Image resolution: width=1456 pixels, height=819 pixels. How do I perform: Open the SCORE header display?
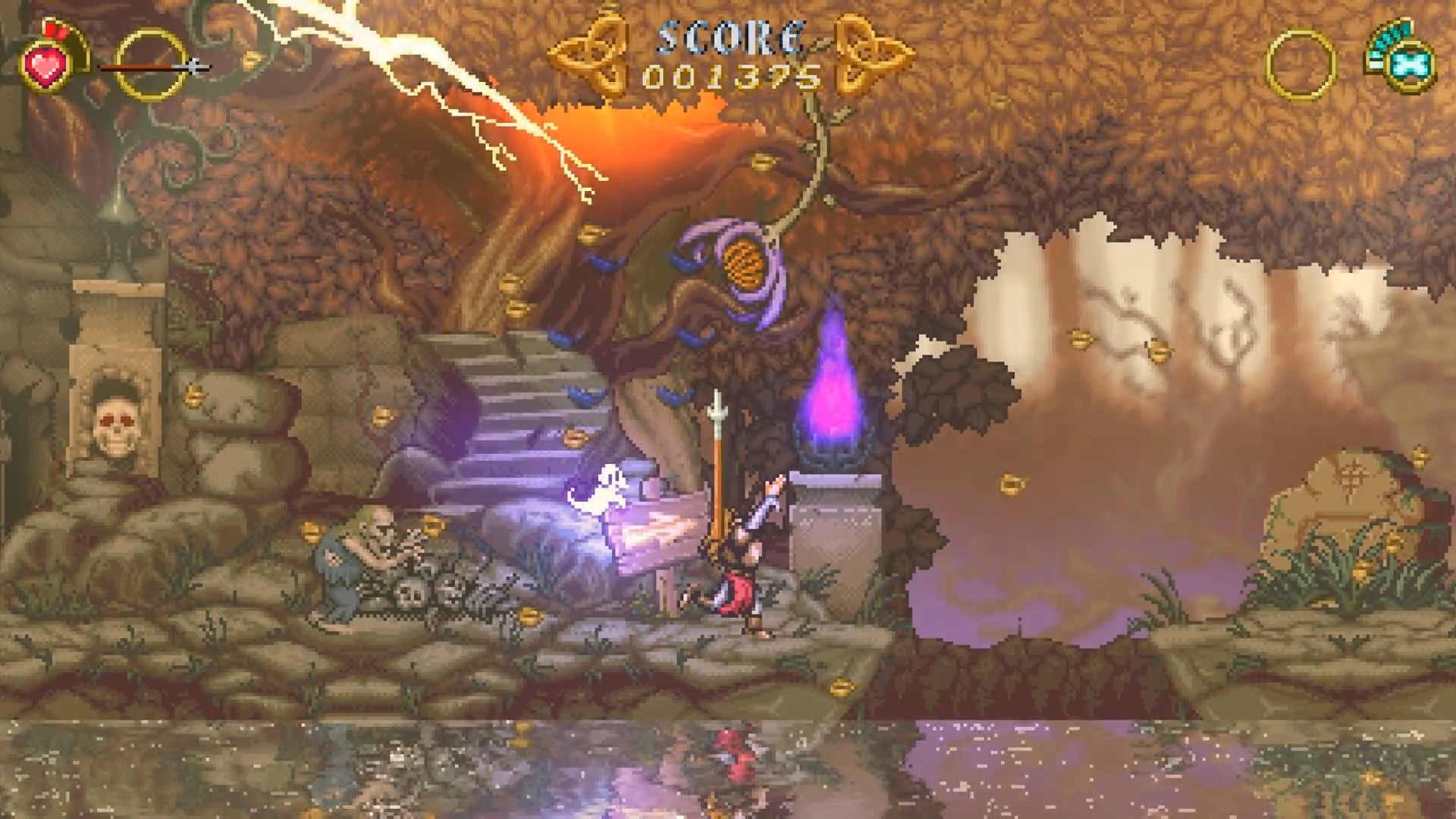728,38
